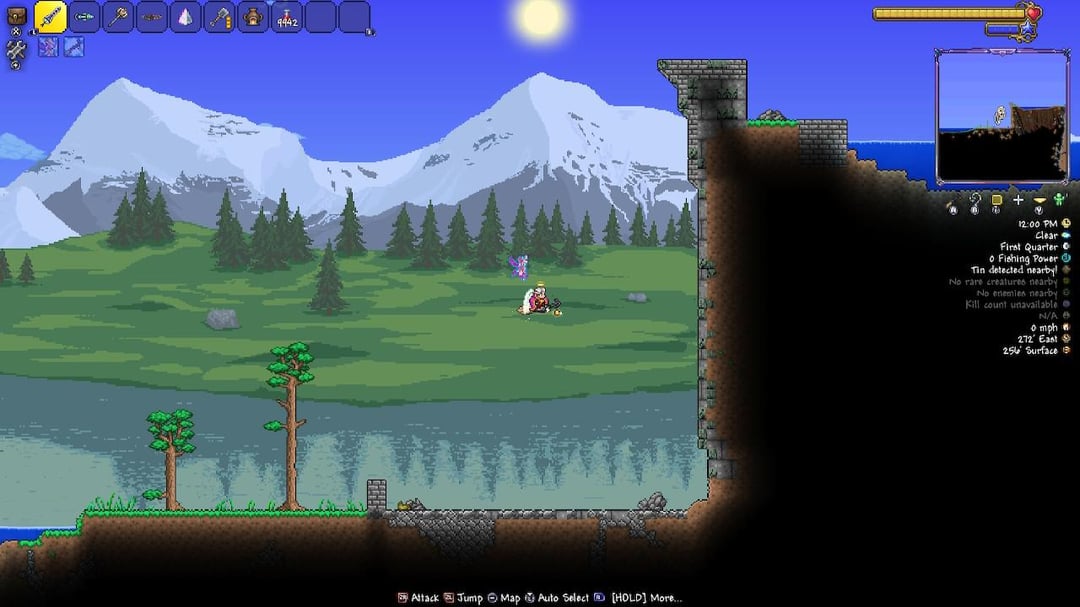Open the crossed tools crafting icon
This screenshot has width=1080, height=607.
point(16,49)
